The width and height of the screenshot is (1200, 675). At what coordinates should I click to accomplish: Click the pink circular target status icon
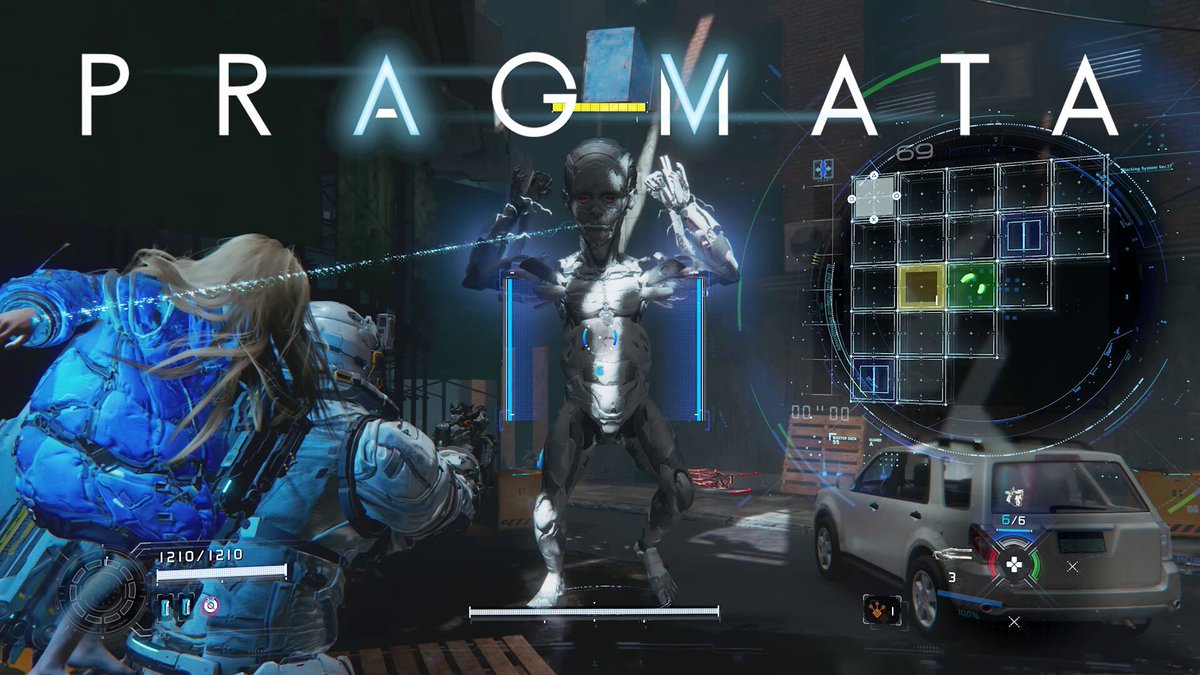210,606
